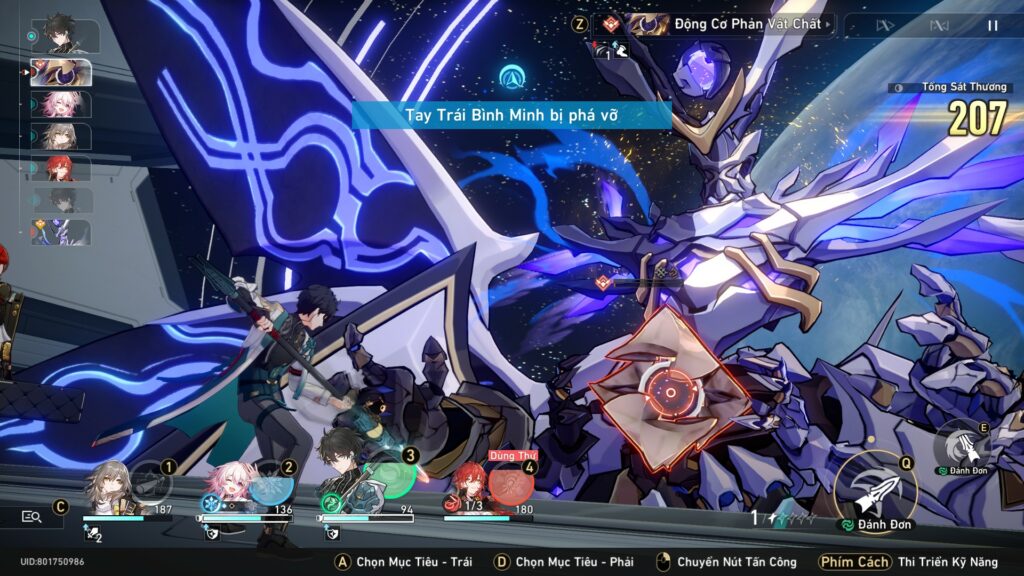This screenshot has height=576, width=1024.
Task: Click the highlighted boss turn in action order
Action: tap(62, 72)
